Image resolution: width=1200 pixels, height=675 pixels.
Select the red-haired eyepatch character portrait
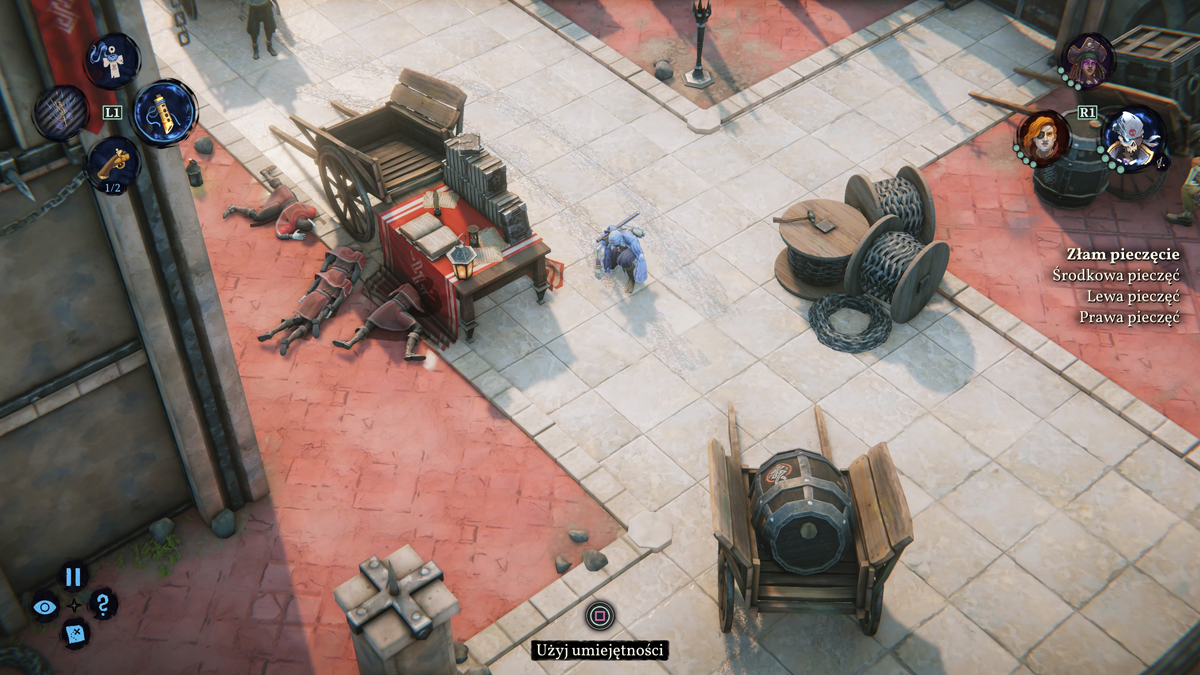1043,136
